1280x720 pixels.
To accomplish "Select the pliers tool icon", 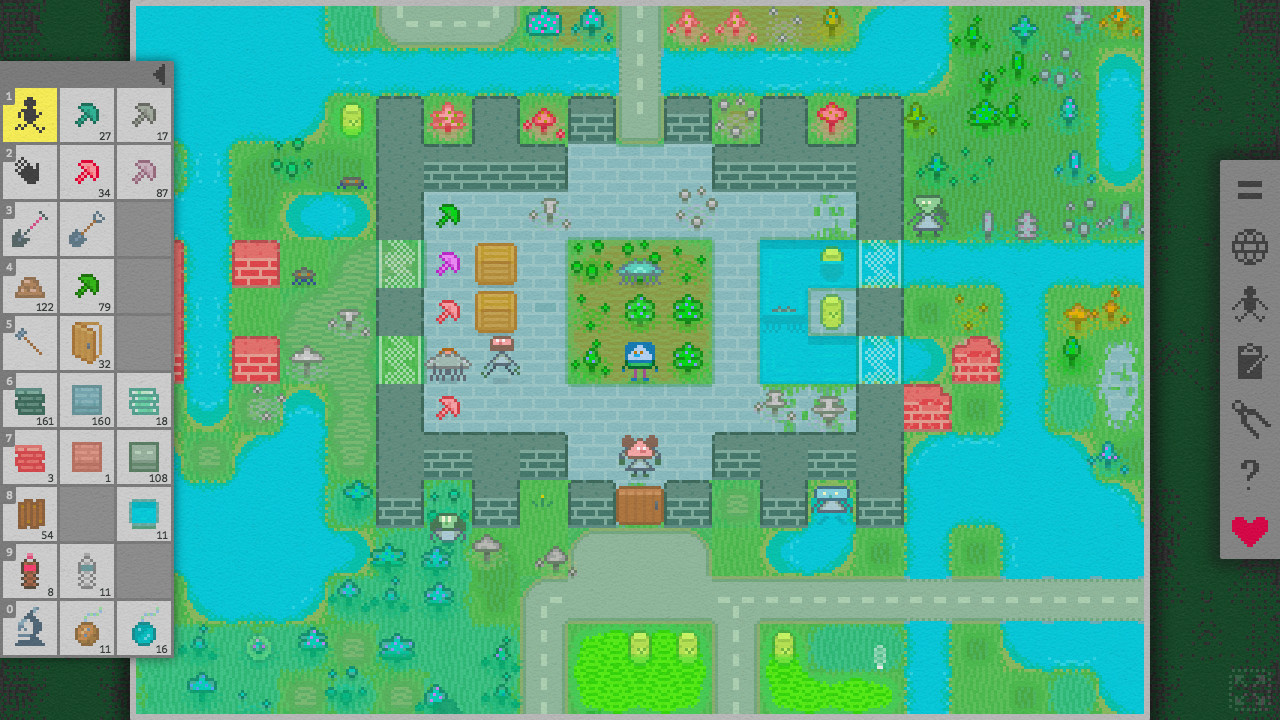I will tap(1248, 419).
